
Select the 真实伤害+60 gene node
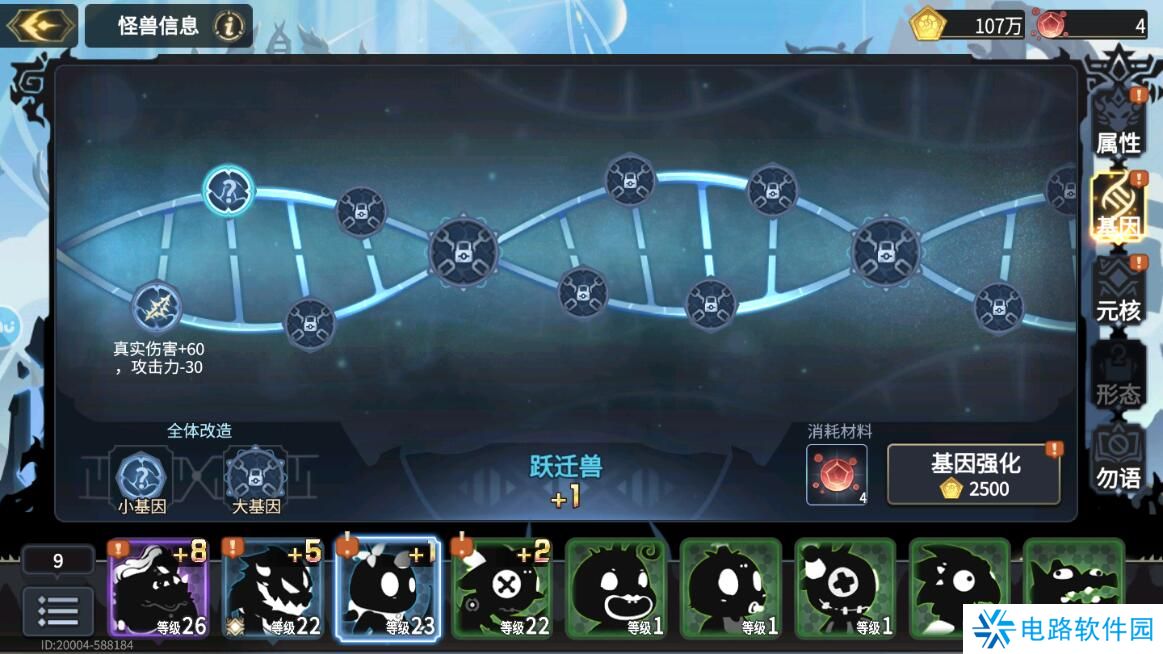(x=157, y=307)
